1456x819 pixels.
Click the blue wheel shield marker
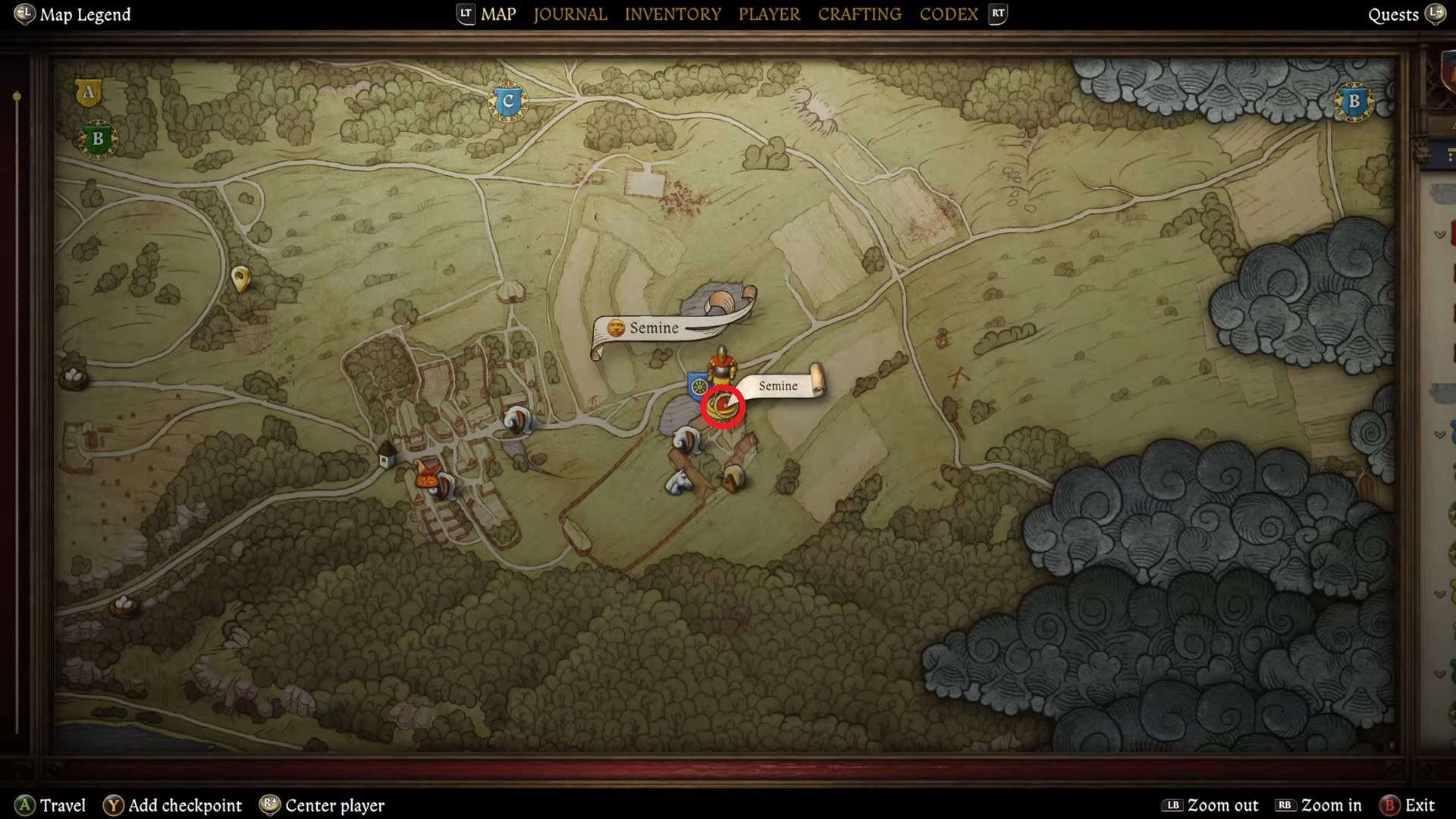pos(698,386)
